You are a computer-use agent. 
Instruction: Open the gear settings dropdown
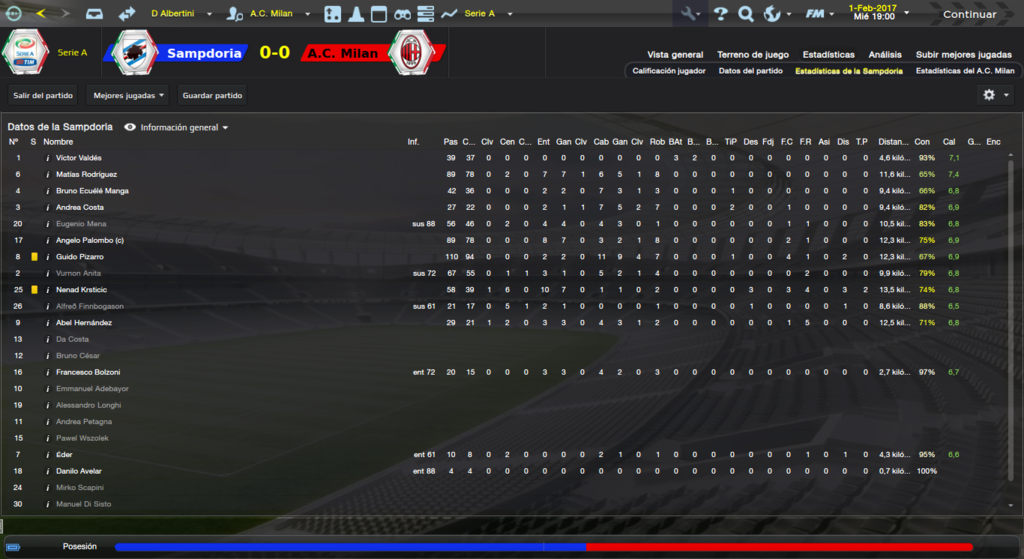(994, 95)
